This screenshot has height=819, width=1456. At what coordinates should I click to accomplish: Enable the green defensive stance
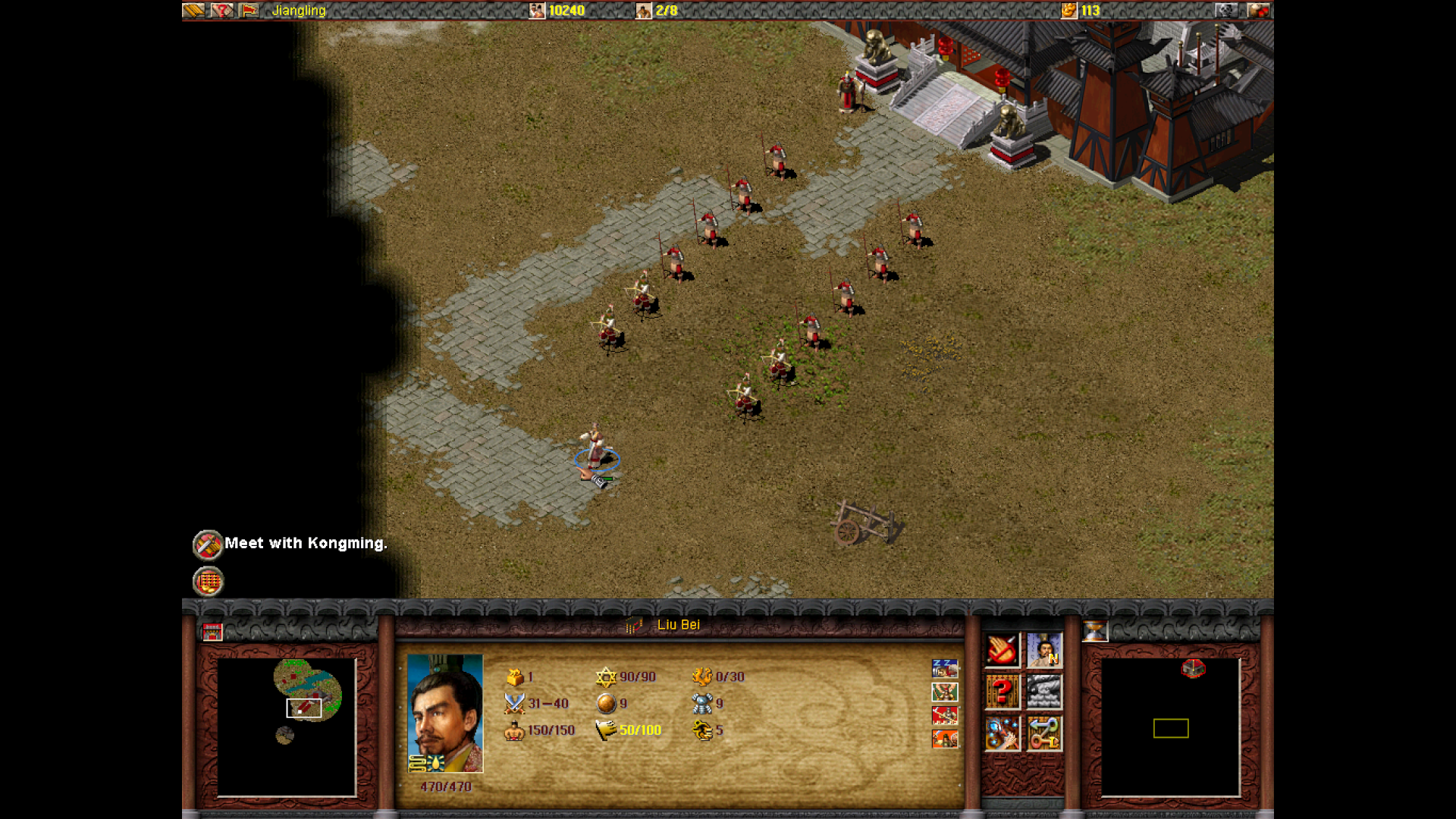click(x=945, y=692)
